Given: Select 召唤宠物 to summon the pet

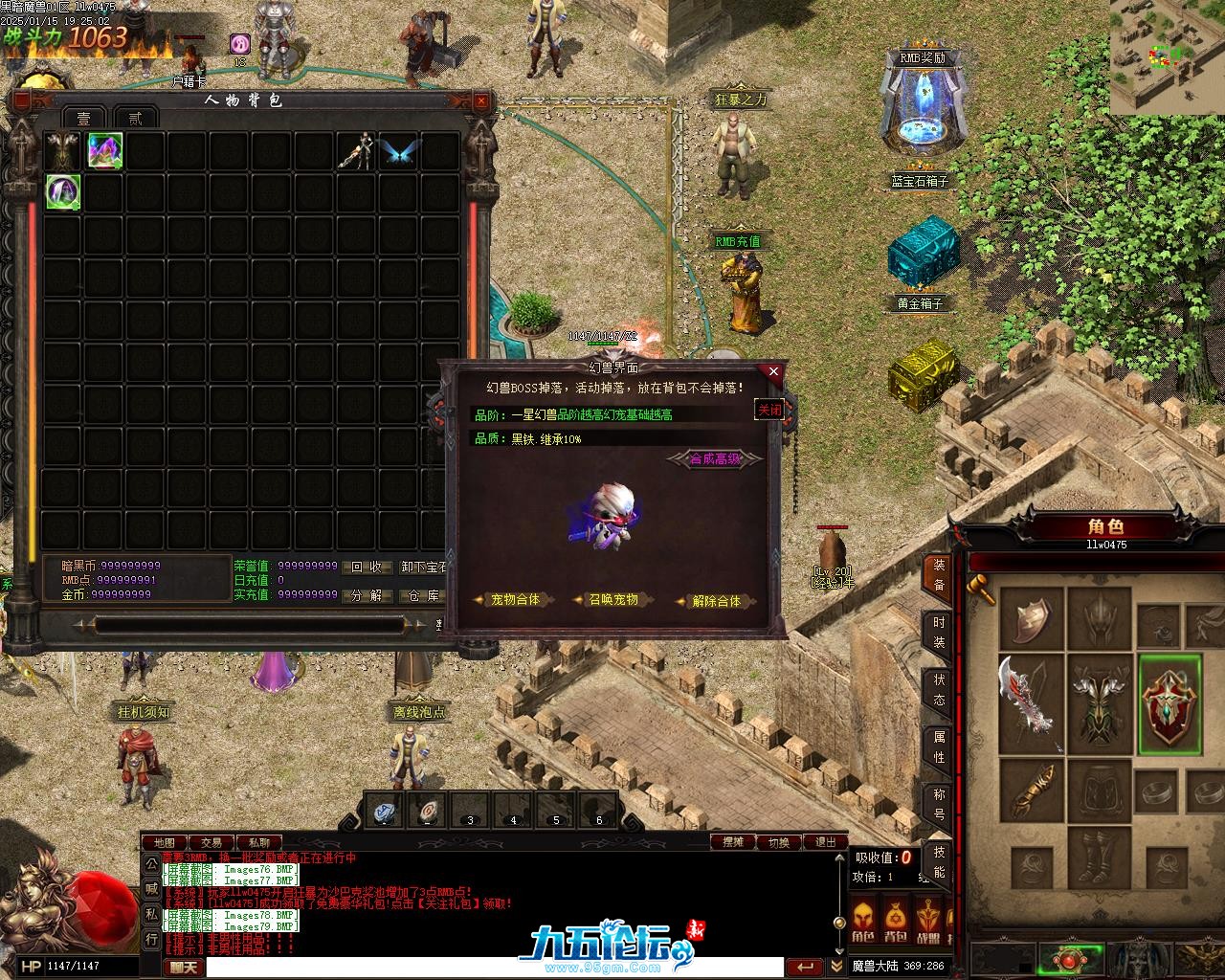Looking at the screenshot, I should click(x=612, y=600).
